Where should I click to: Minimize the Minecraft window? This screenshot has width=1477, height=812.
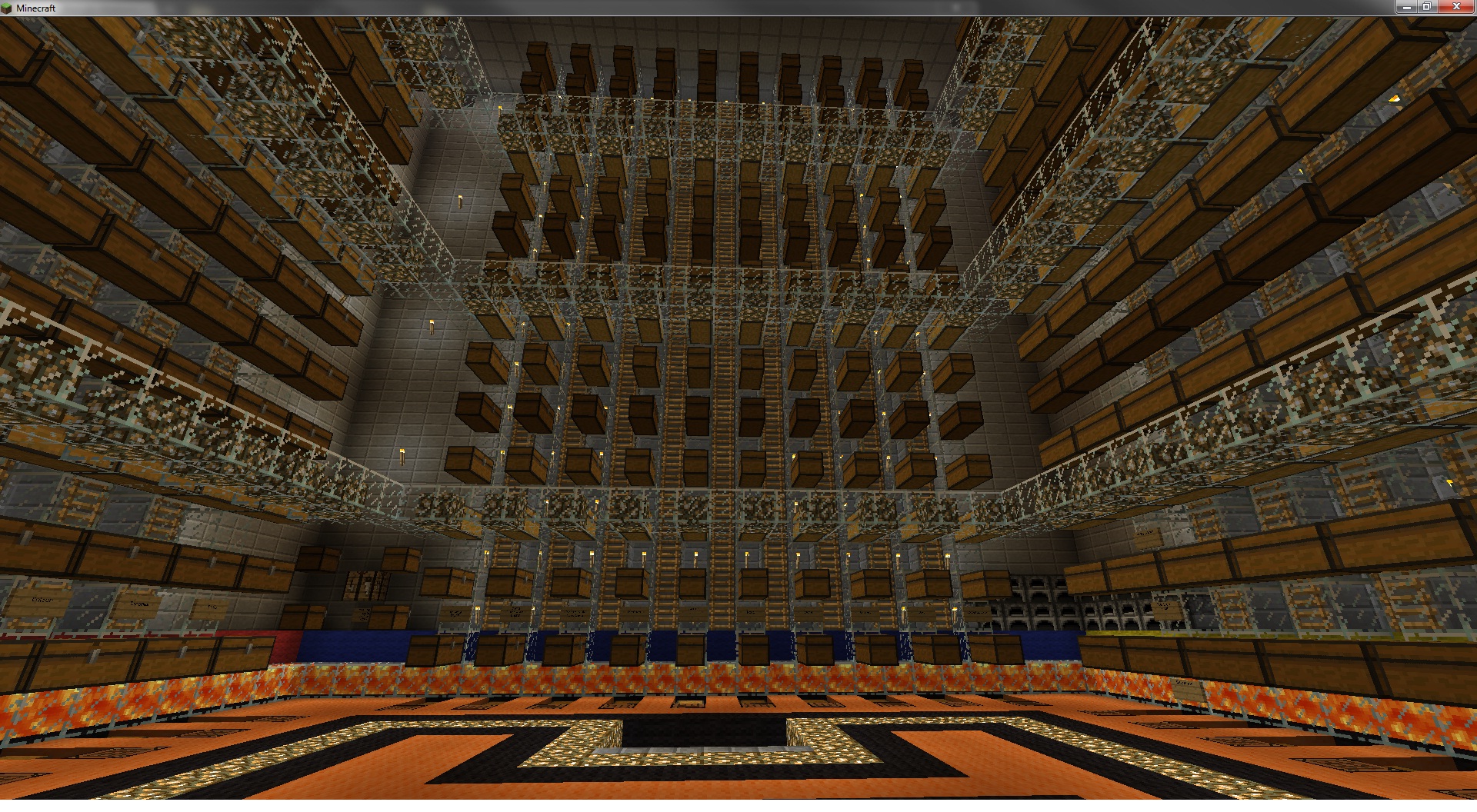click(x=1406, y=7)
